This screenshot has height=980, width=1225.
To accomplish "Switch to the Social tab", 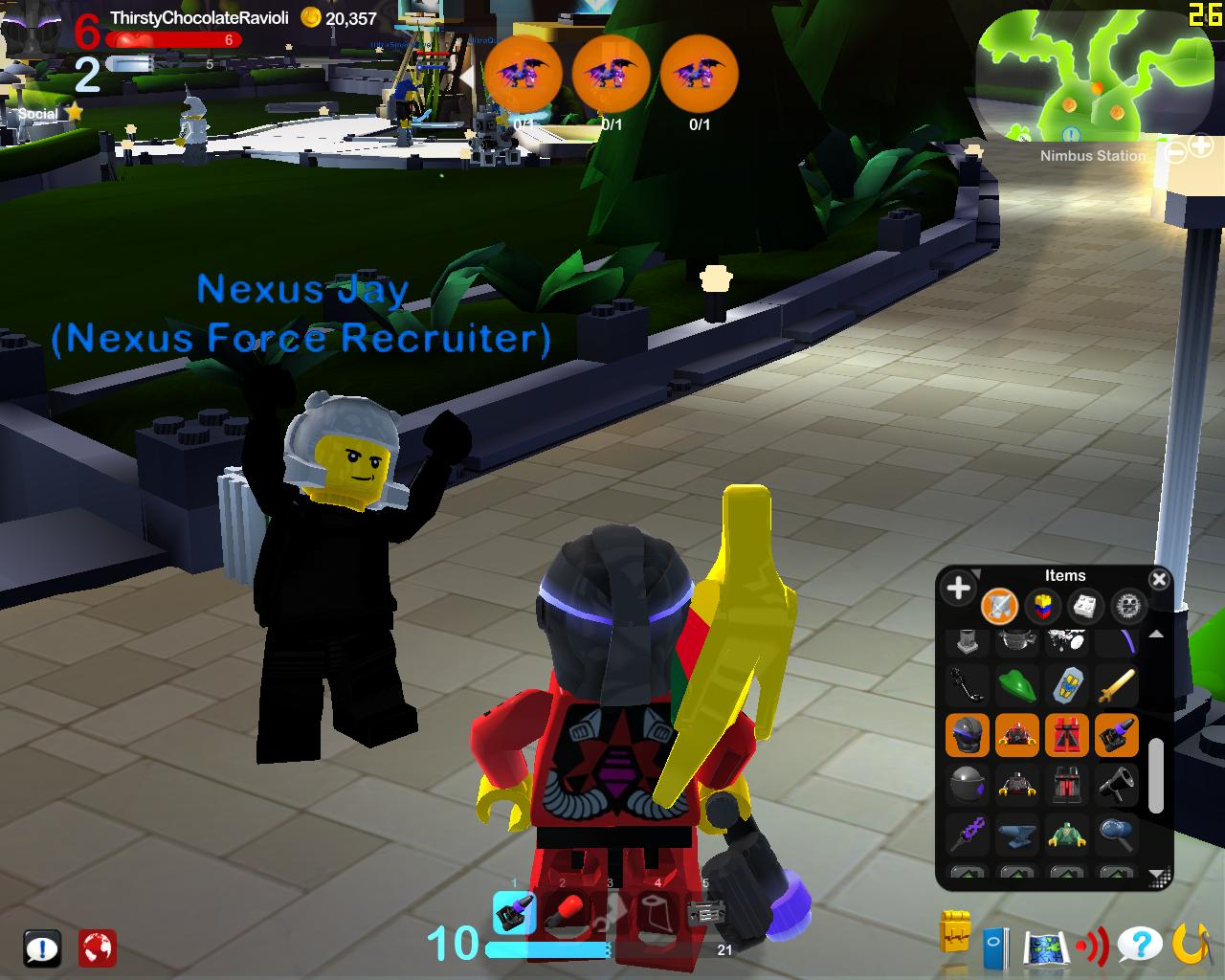I will (38, 112).
